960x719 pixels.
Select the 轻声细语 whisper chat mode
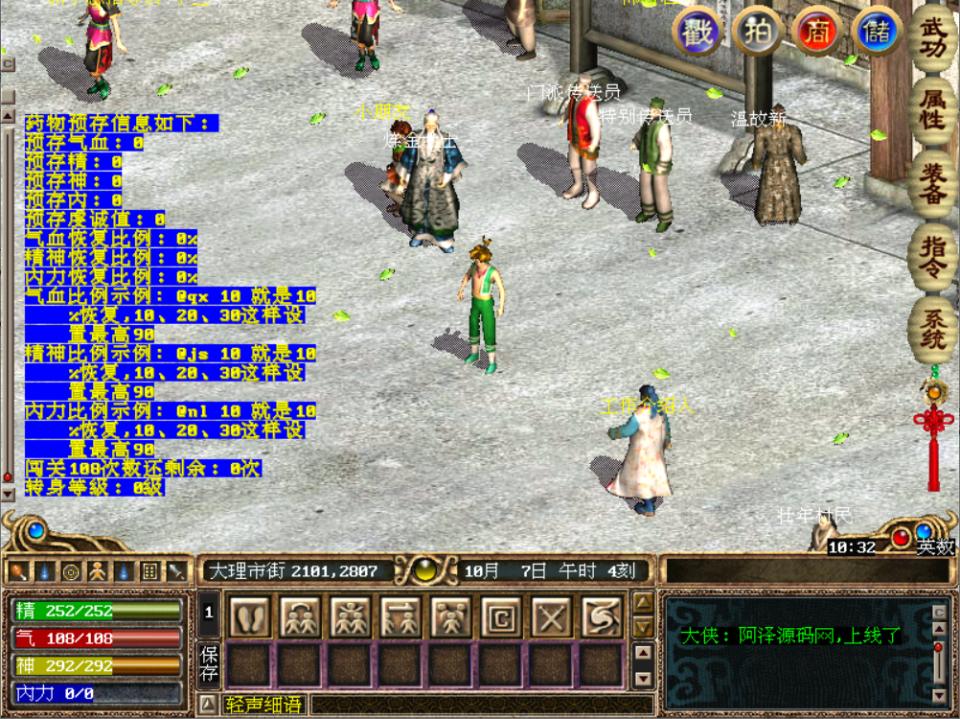click(x=264, y=705)
